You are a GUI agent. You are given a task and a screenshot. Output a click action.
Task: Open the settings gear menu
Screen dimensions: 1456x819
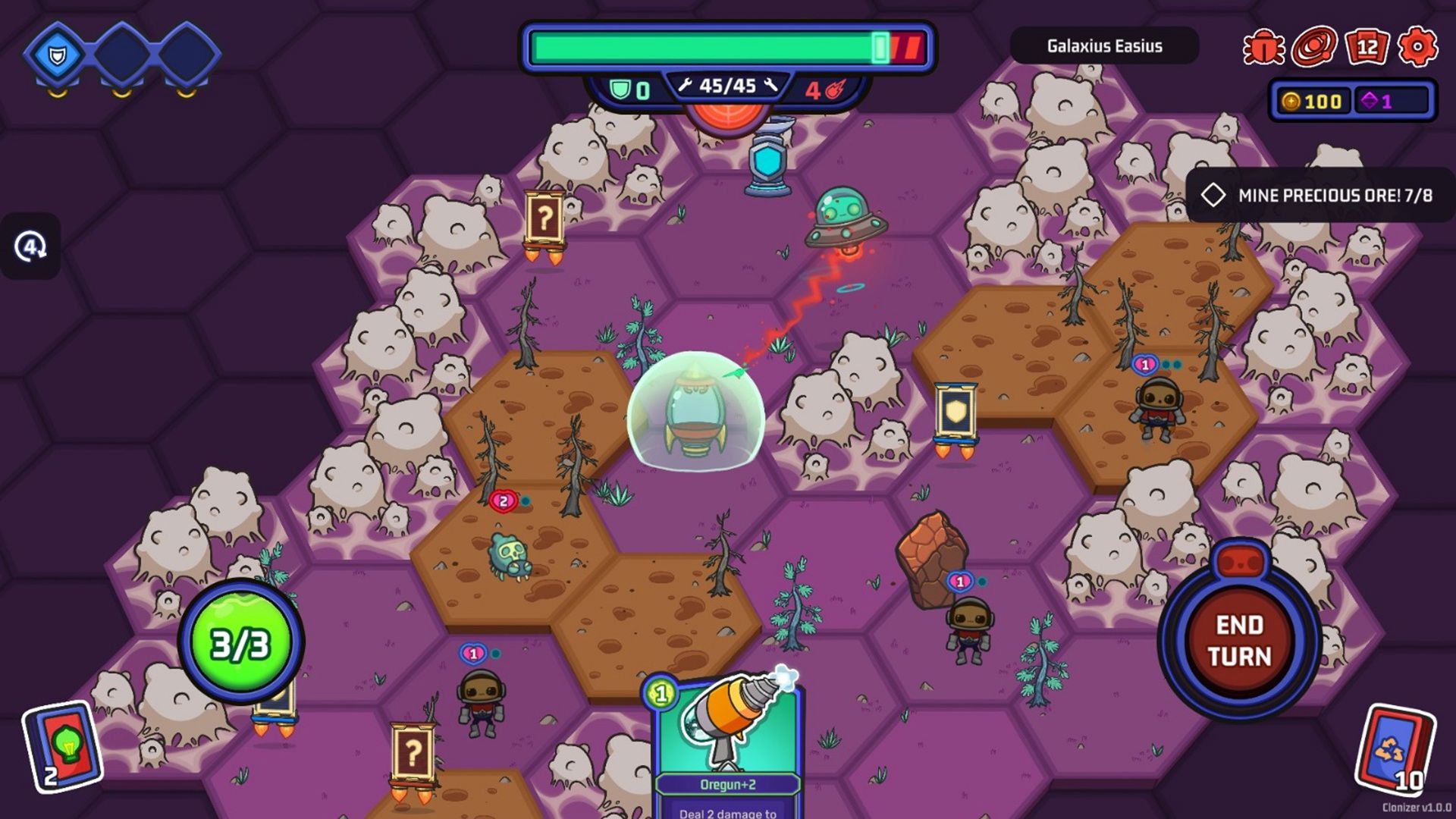pos(1417,47)
